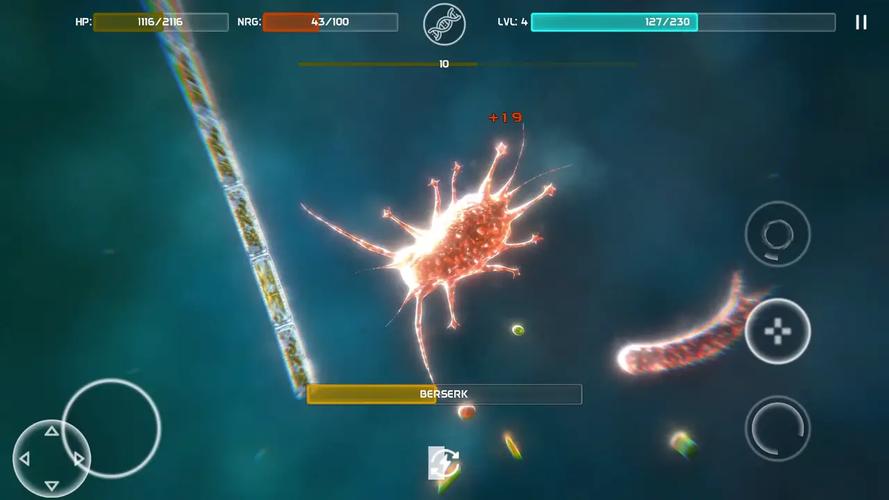
Task: Tap the lightning energy recharge icon
Action: 443,463
